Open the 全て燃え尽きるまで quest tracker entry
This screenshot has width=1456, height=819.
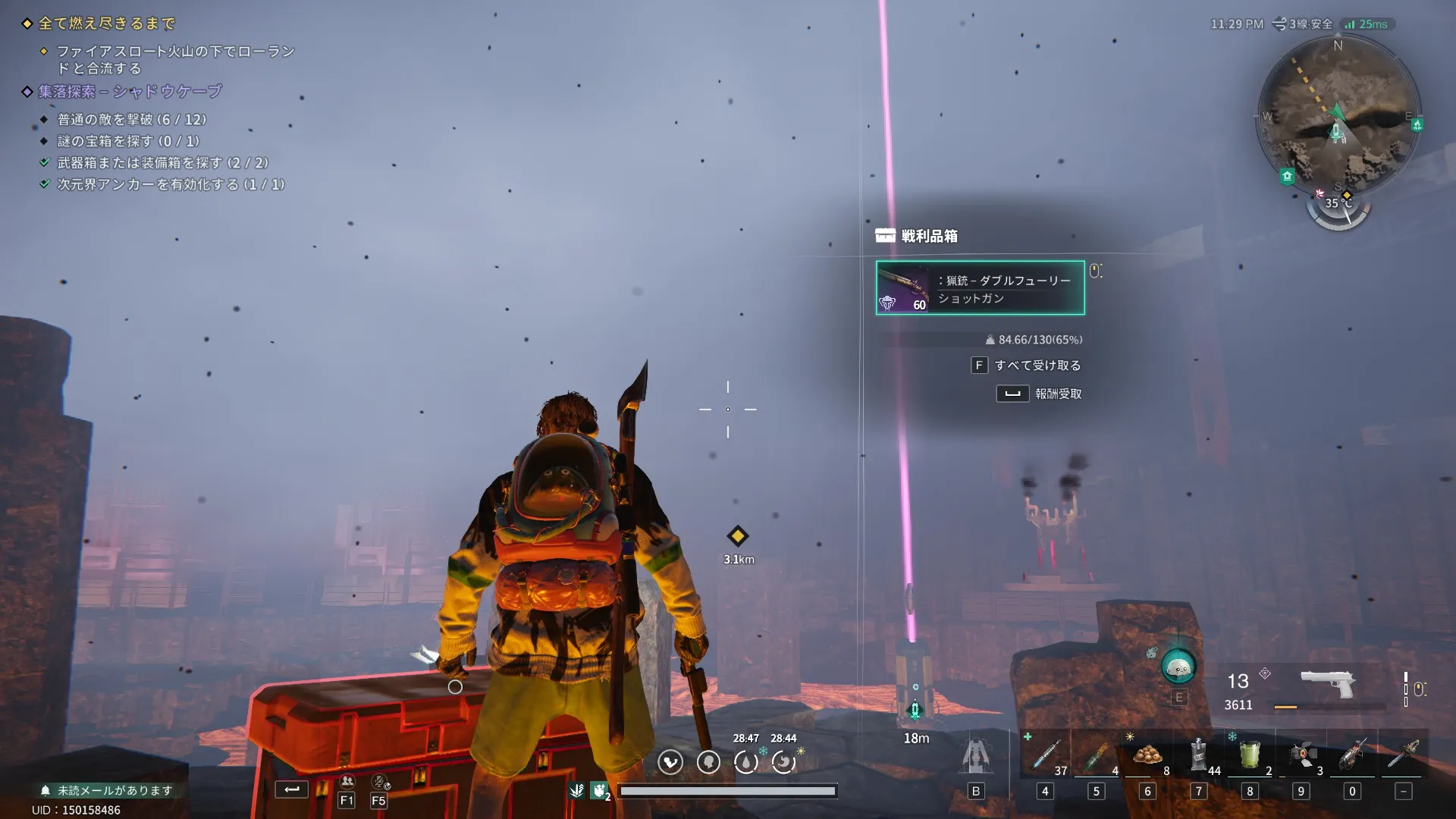pyautogui.click(x=106, y=24)
